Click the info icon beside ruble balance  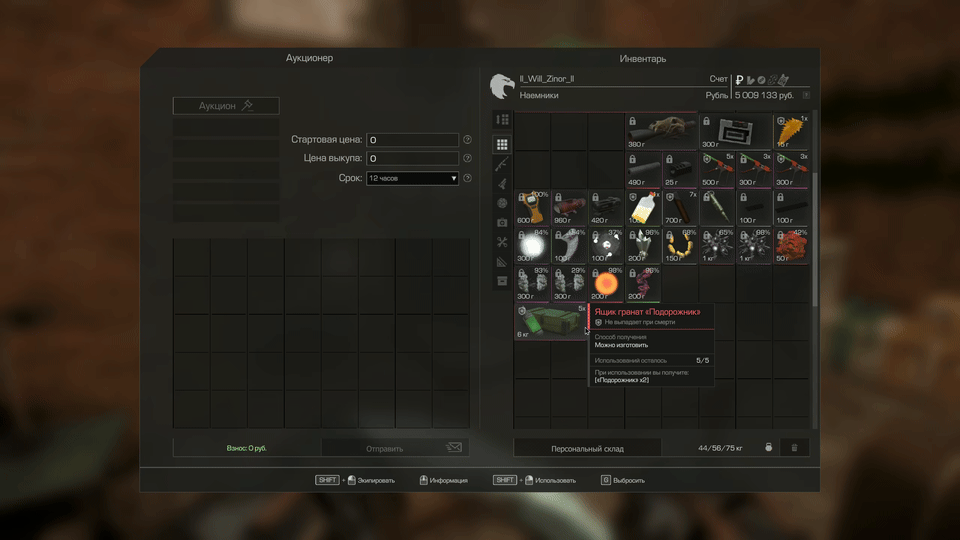pos(806,95)
